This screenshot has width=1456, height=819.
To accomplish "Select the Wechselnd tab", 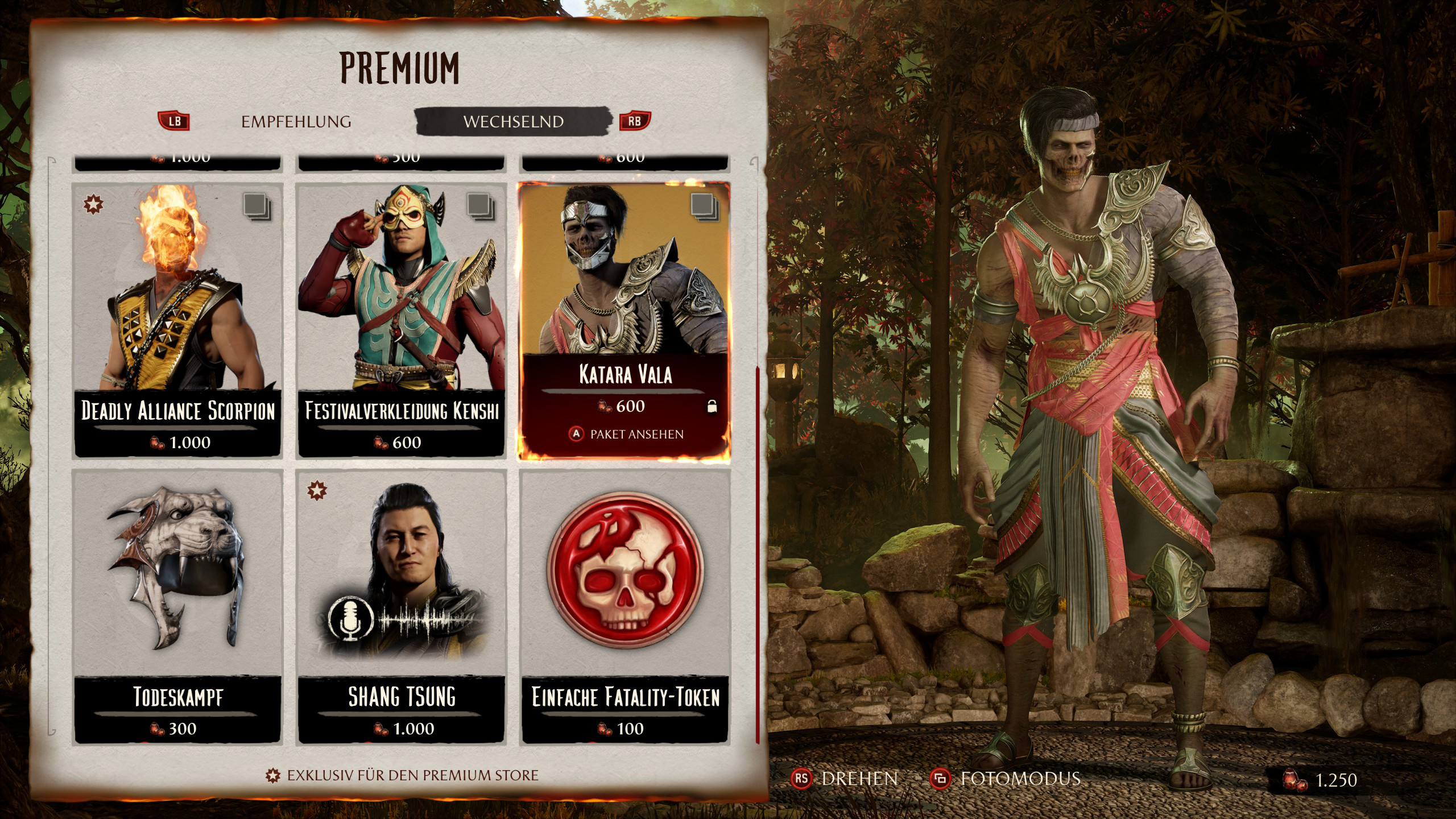I will [x=513, y=122].
